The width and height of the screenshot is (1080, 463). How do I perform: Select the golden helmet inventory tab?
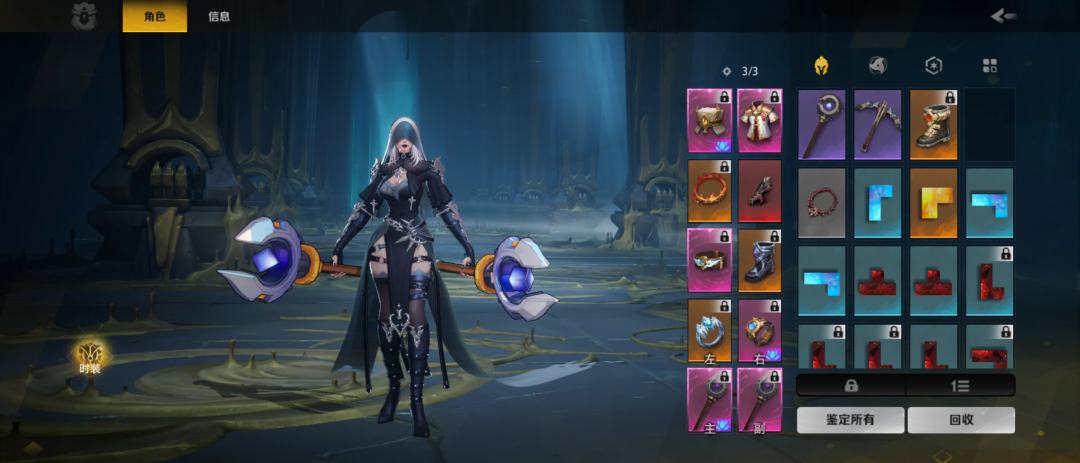(x=821, y=66)
